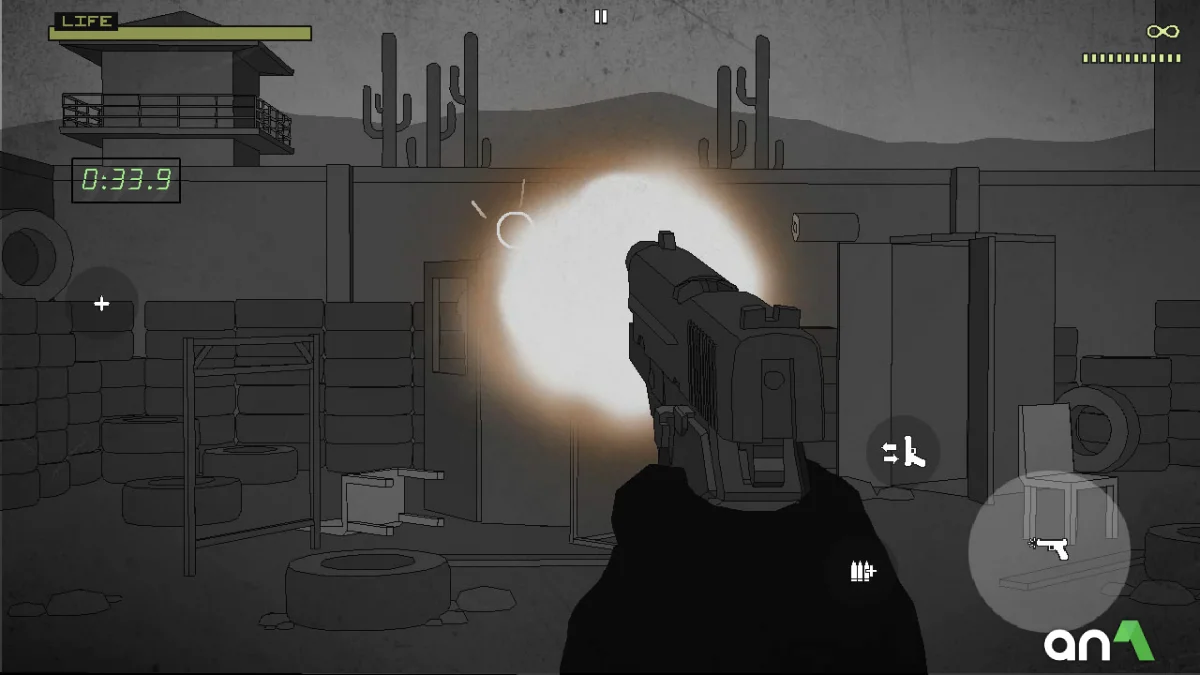
Task: Switch weapons using the swap gun icon
Action: (x=904, y=453)
